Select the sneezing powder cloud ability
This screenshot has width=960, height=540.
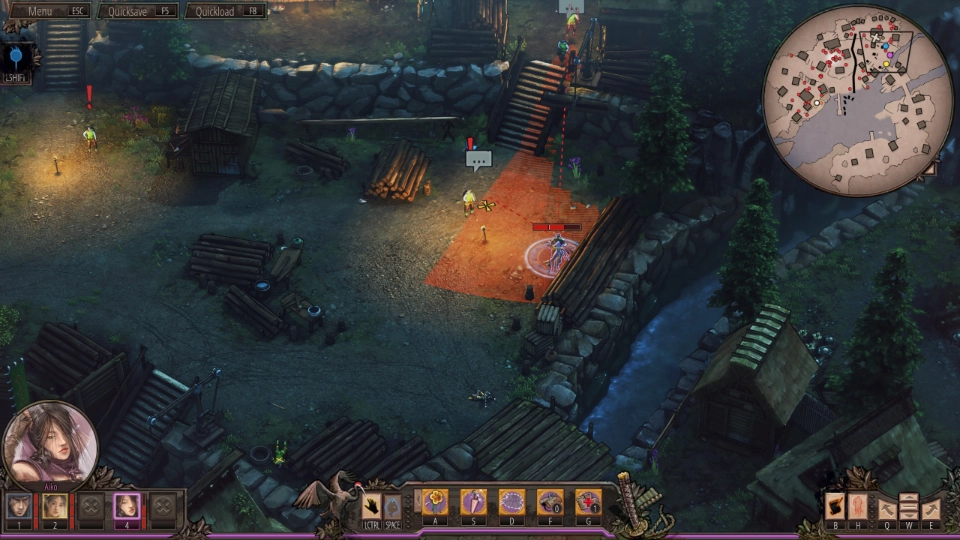pos(512,502)
